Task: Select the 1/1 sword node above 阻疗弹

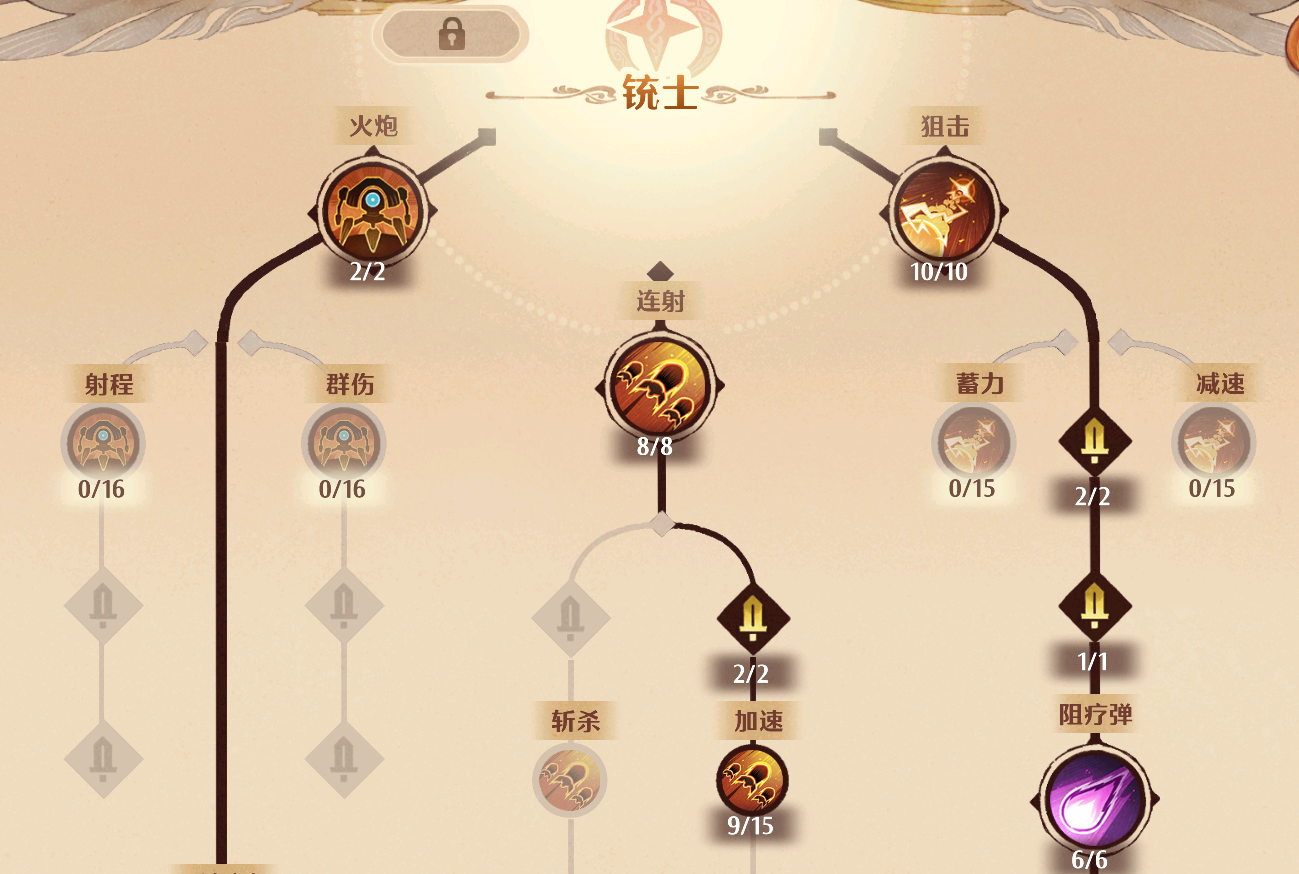Action: coord(1094,605)
